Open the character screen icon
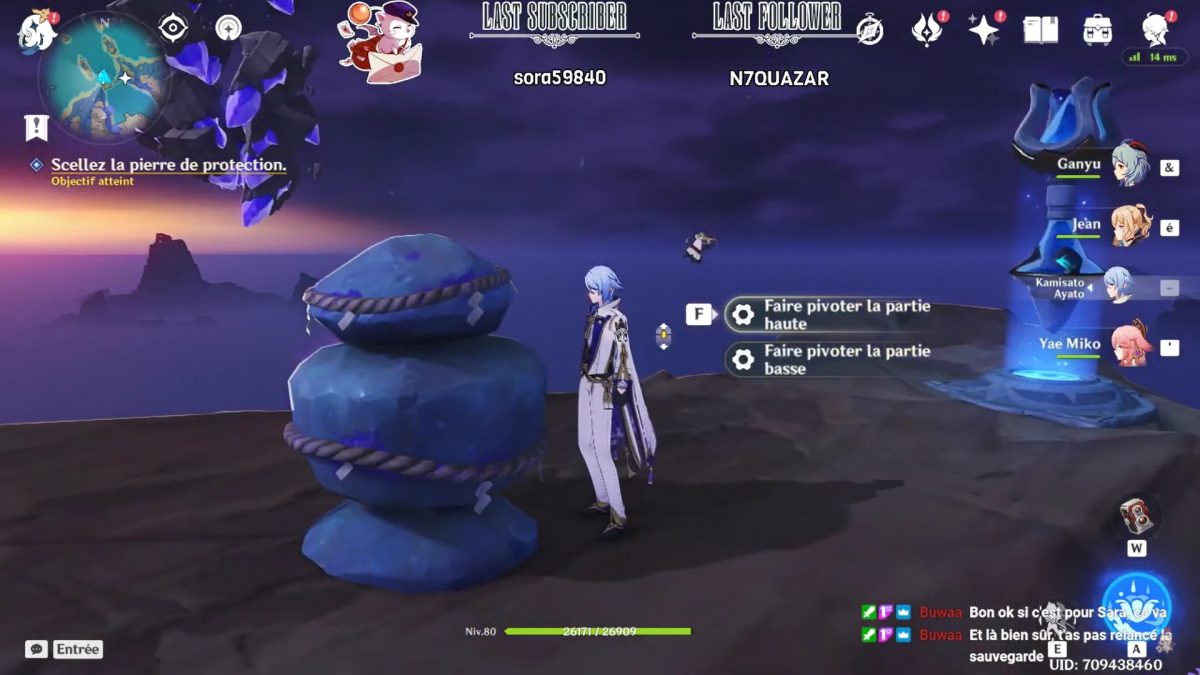Viewport: 1200px width, 675px height. (1158, 30)
